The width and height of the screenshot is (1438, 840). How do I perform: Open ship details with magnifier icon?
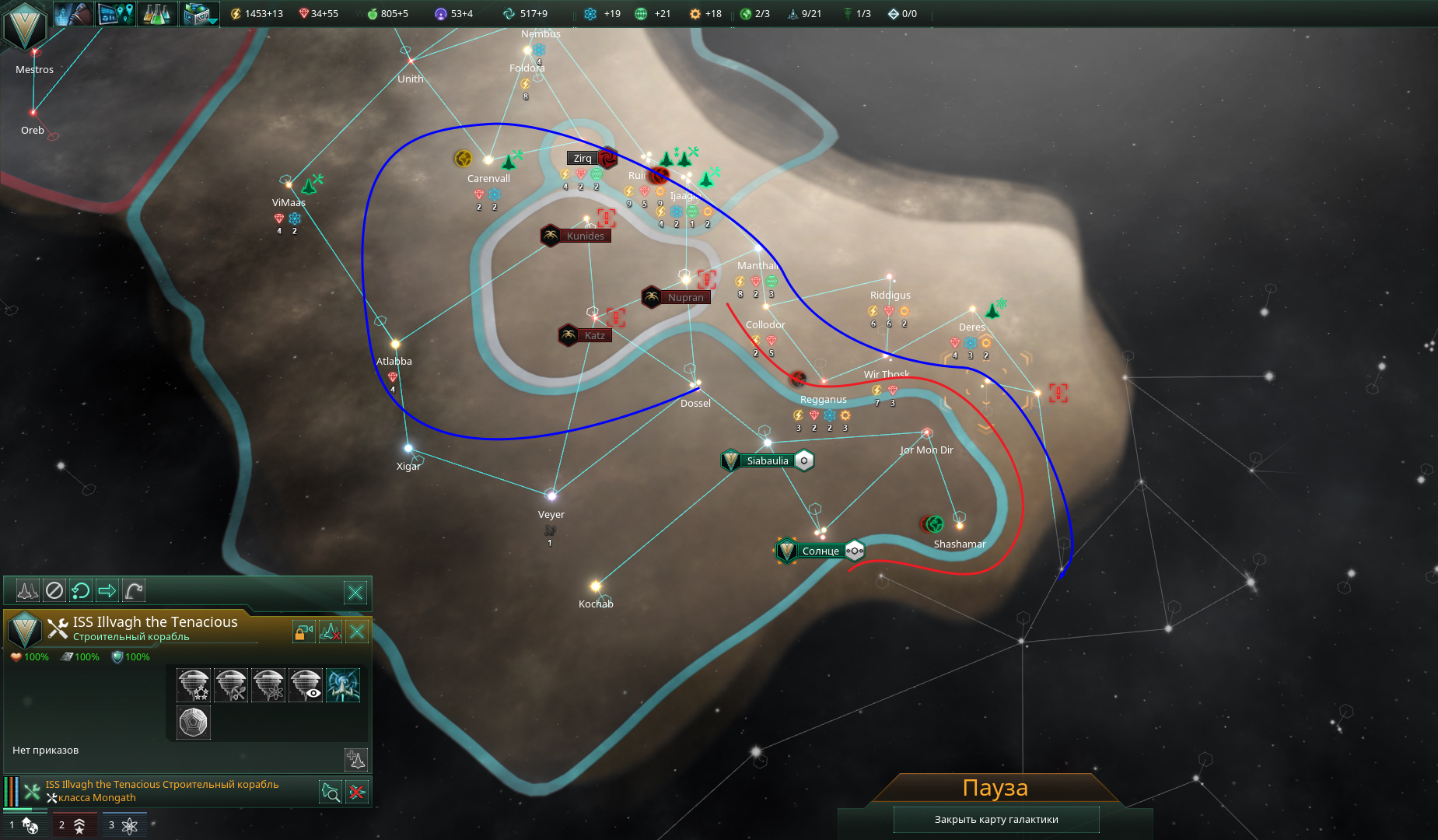pyautogui.click(x=331, y=792)
